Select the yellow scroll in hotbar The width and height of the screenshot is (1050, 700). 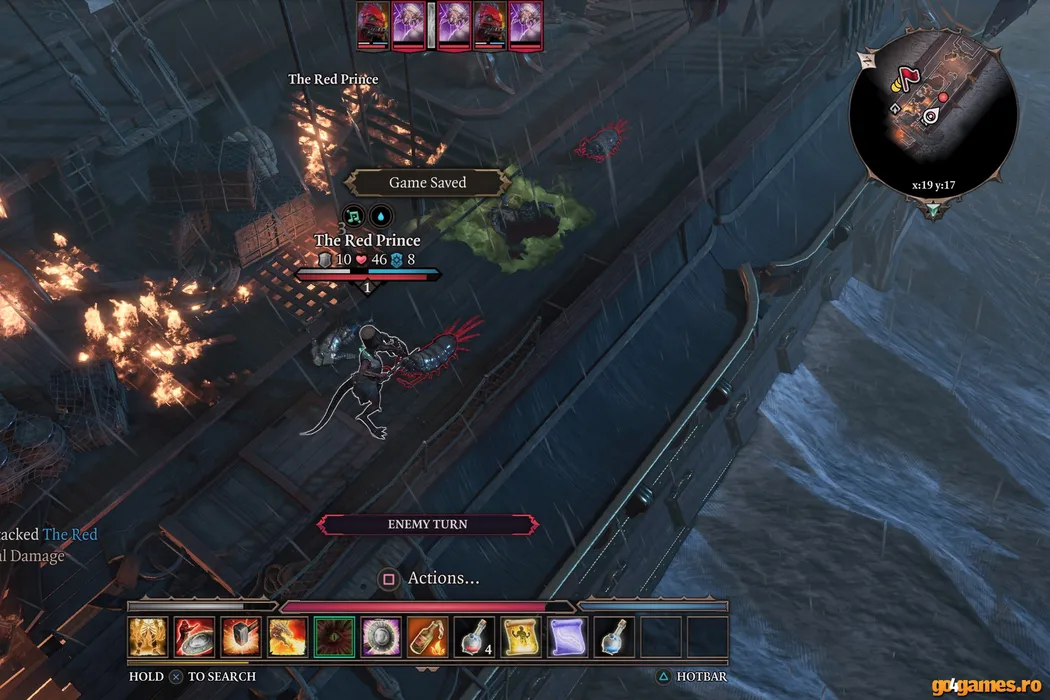(520, 636)
